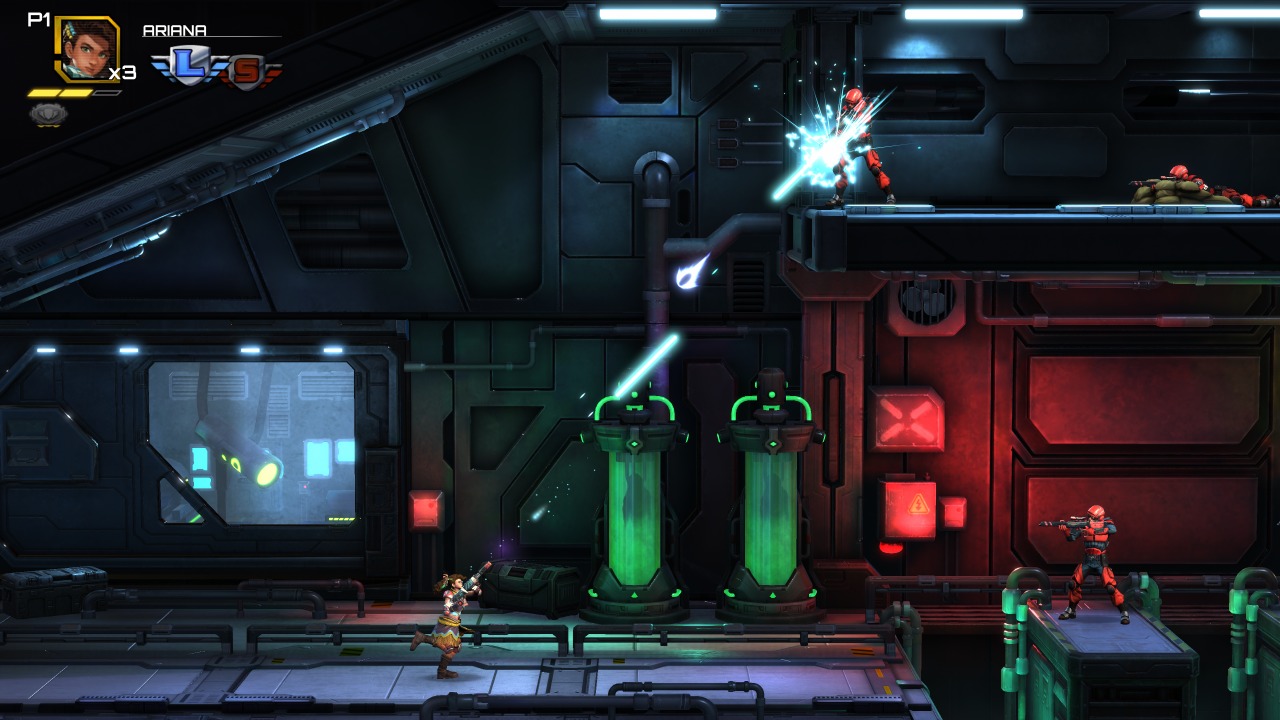Click the grey emblem under the health bar
Viewport: 1280px width, 720px height.
[47, 114]
